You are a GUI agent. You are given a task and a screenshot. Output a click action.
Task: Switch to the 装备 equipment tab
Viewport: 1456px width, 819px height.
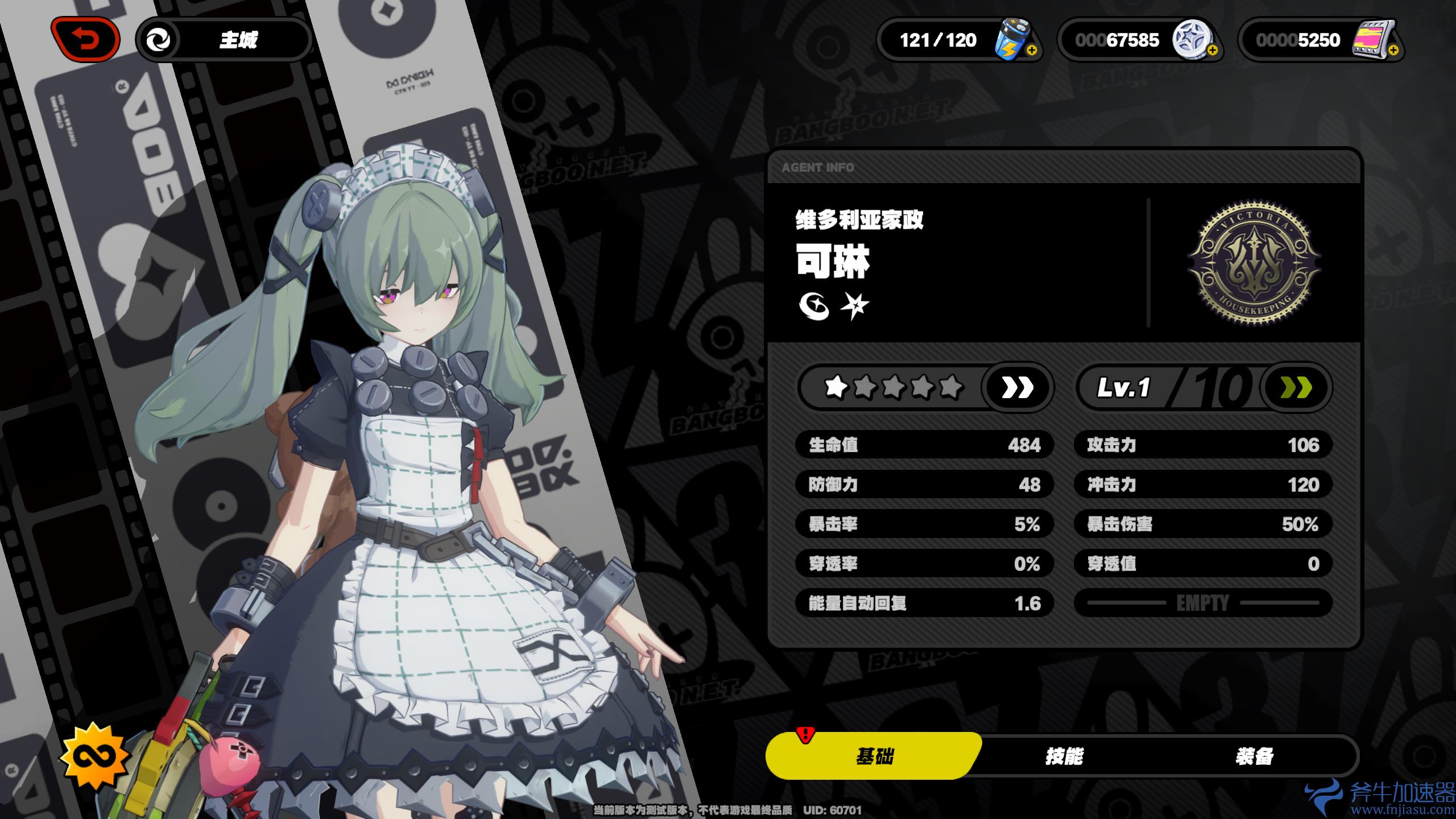[1254, 756]
